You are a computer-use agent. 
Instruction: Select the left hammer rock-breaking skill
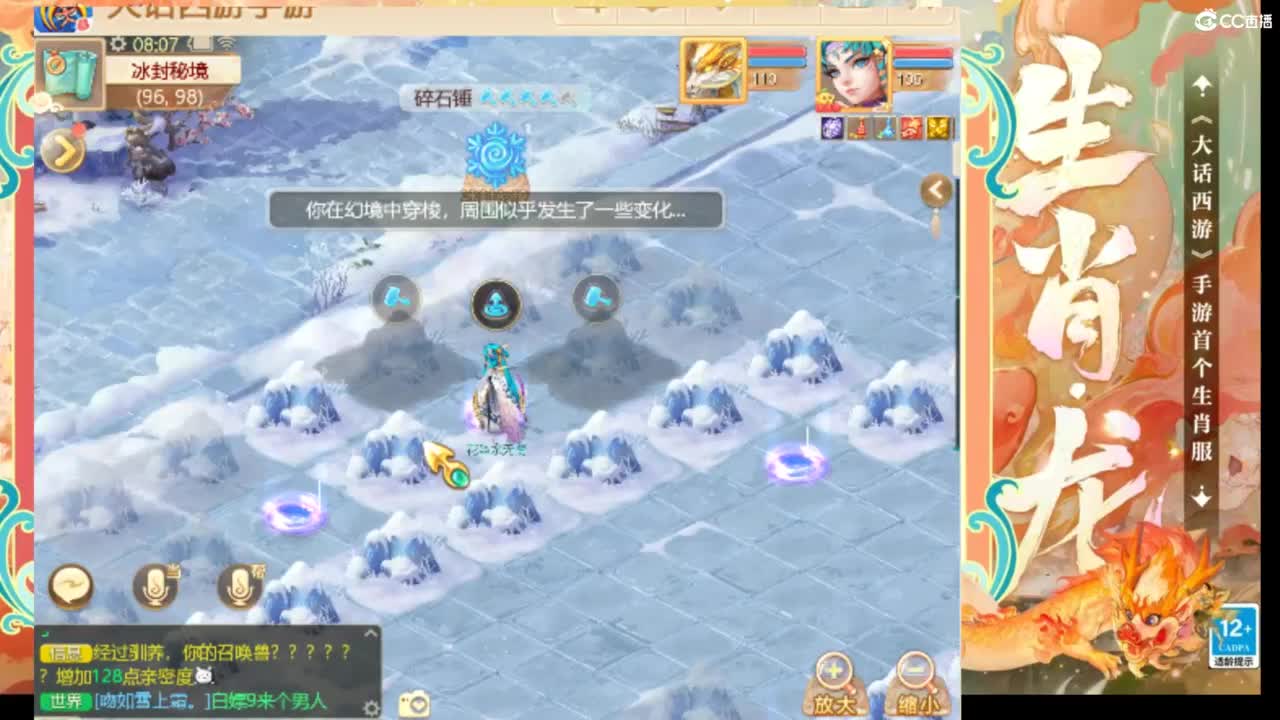click(396, 298)
